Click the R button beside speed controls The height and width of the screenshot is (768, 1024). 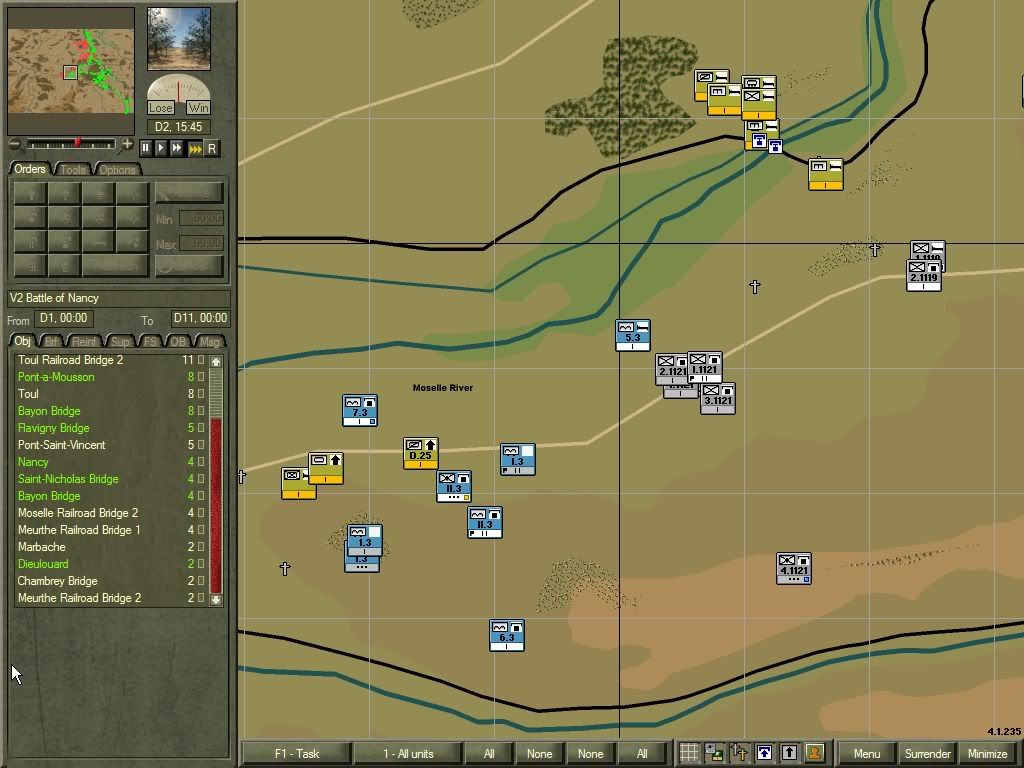pos(211,148)
